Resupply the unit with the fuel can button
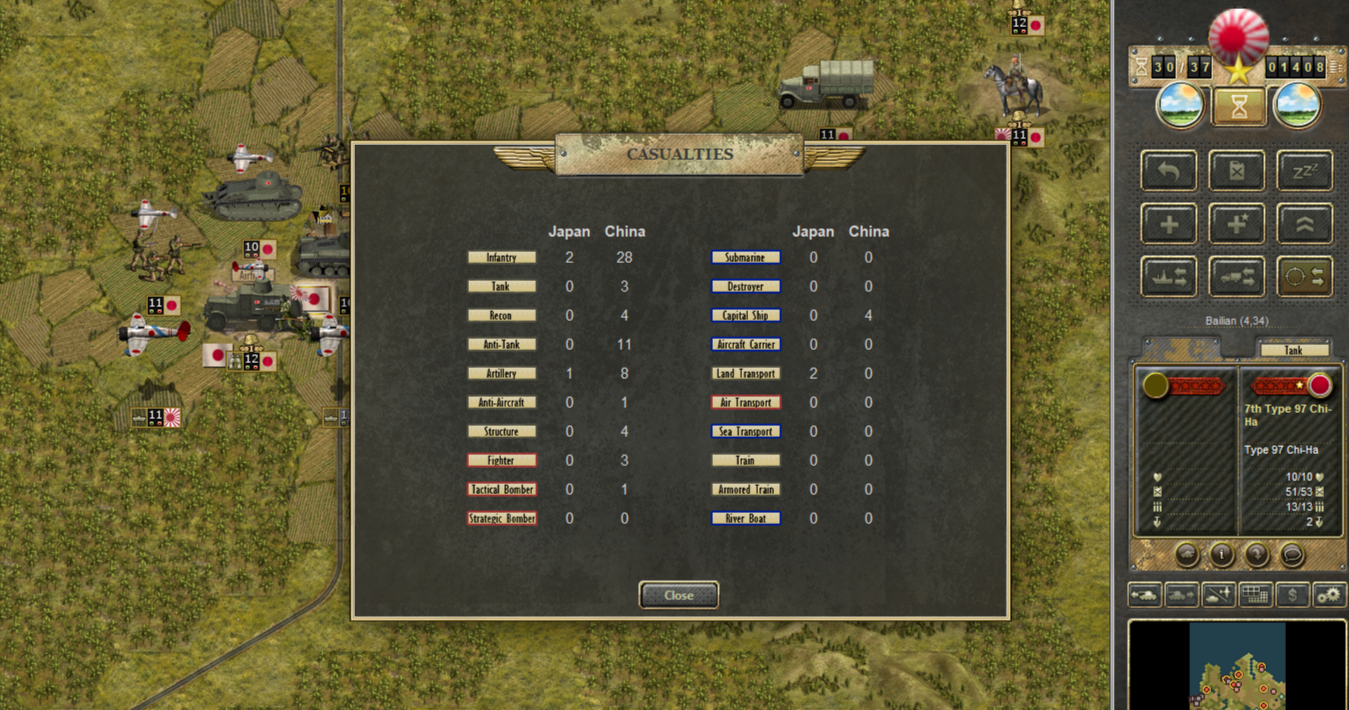 (1237, 171)
